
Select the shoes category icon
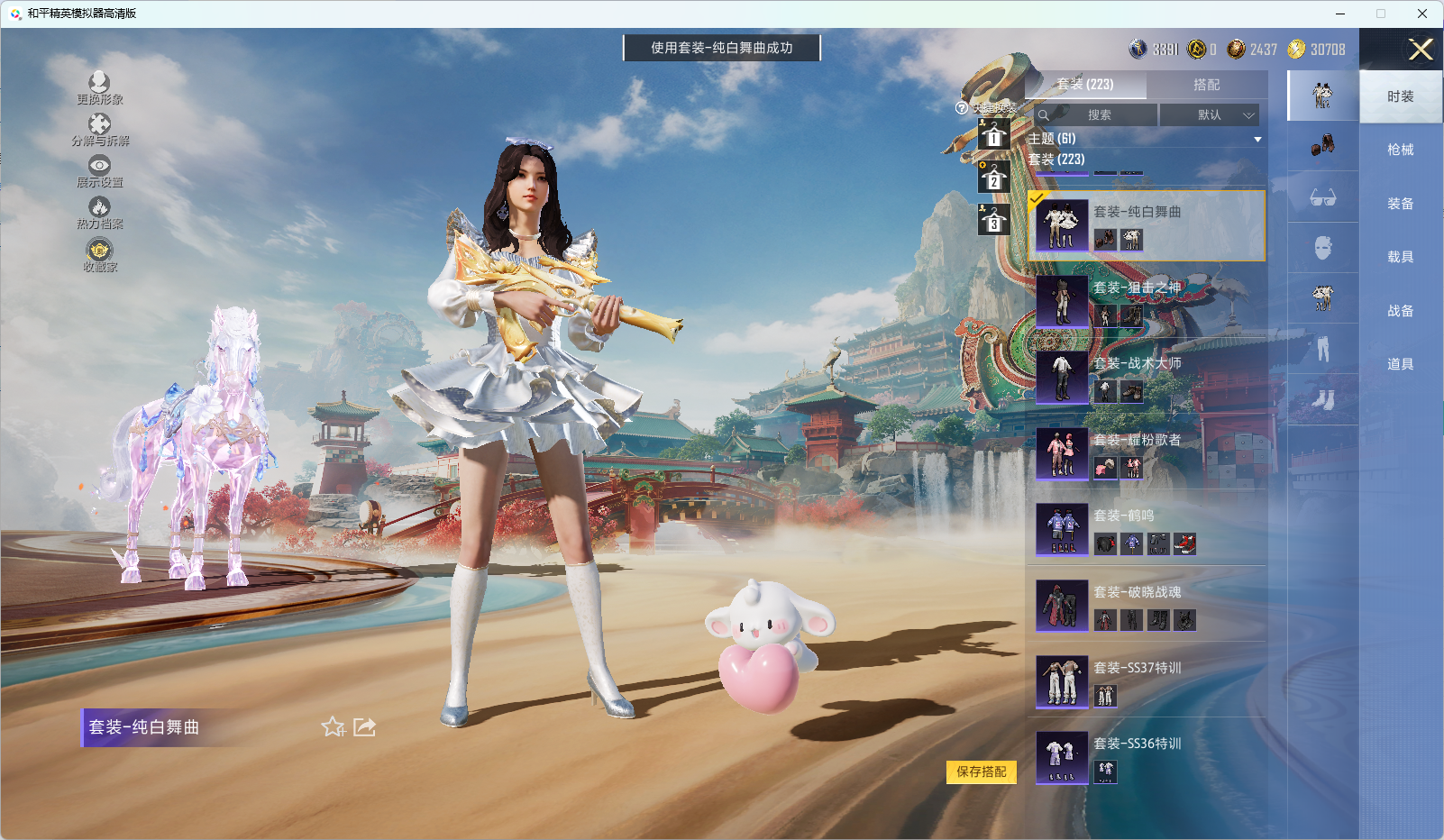pos(1323,400)
